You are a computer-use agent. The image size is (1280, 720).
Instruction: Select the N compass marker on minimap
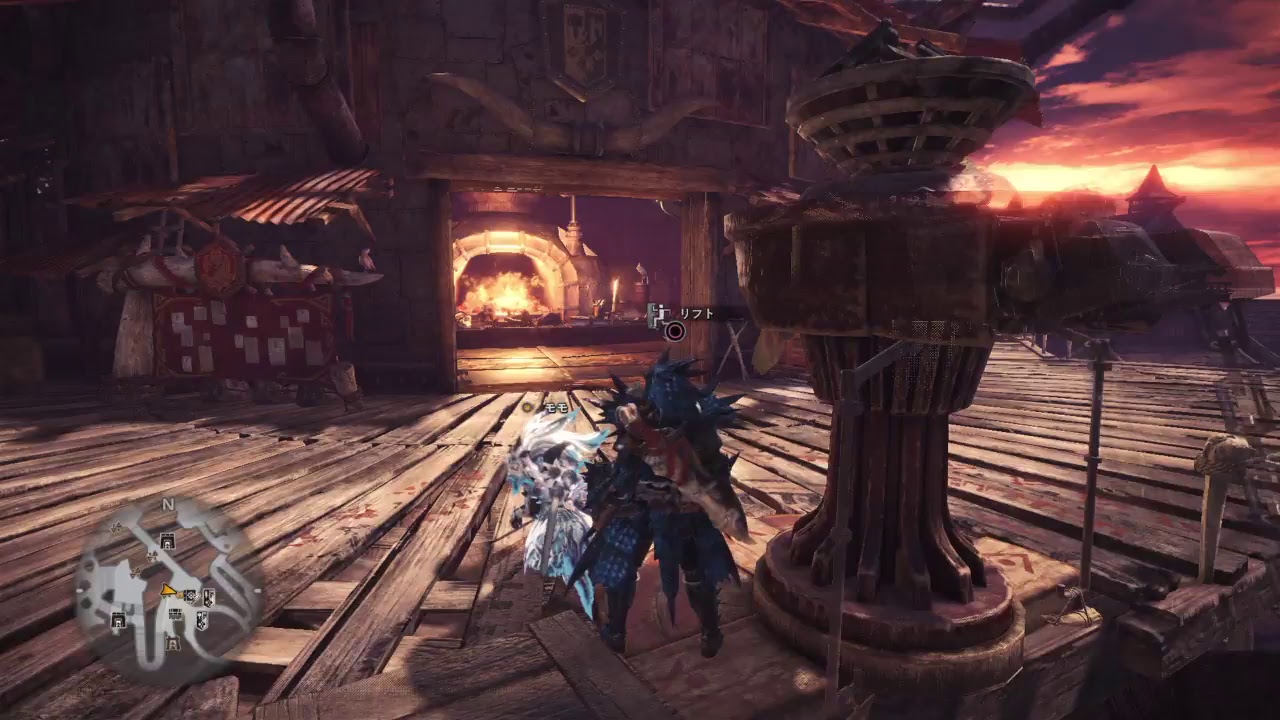click(168, 505)
